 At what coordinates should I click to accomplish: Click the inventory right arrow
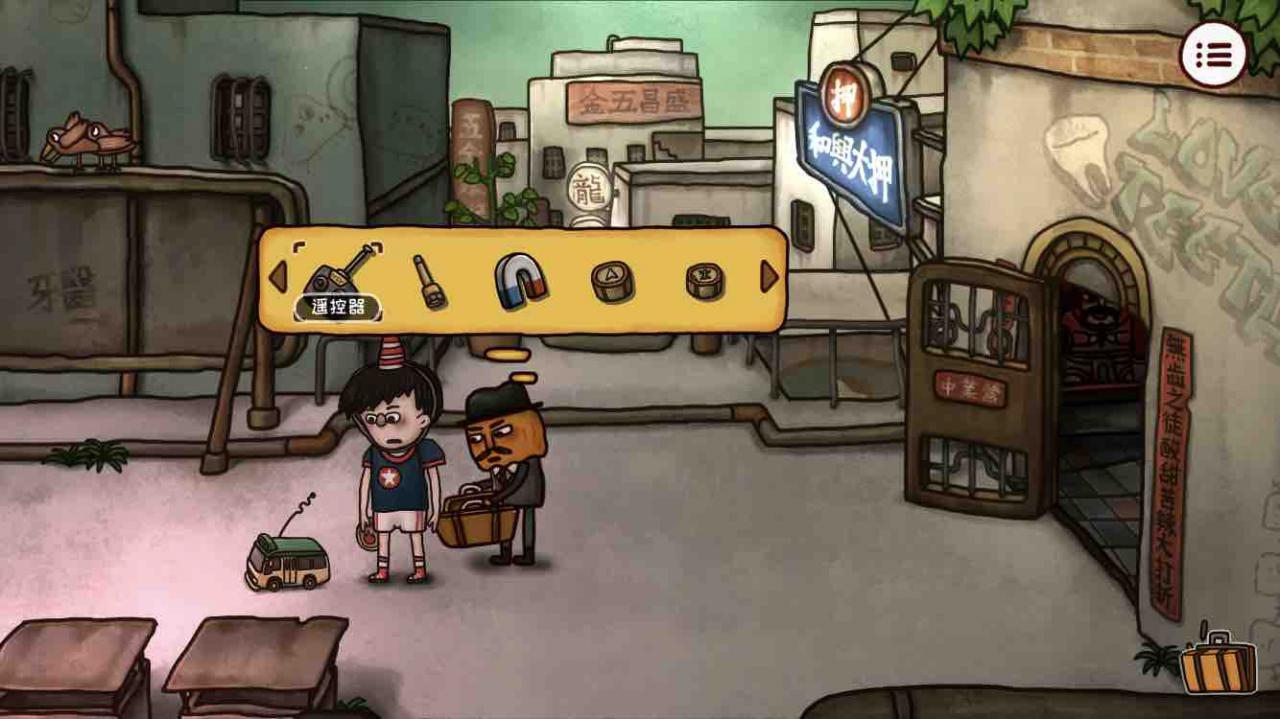(769, 277)
